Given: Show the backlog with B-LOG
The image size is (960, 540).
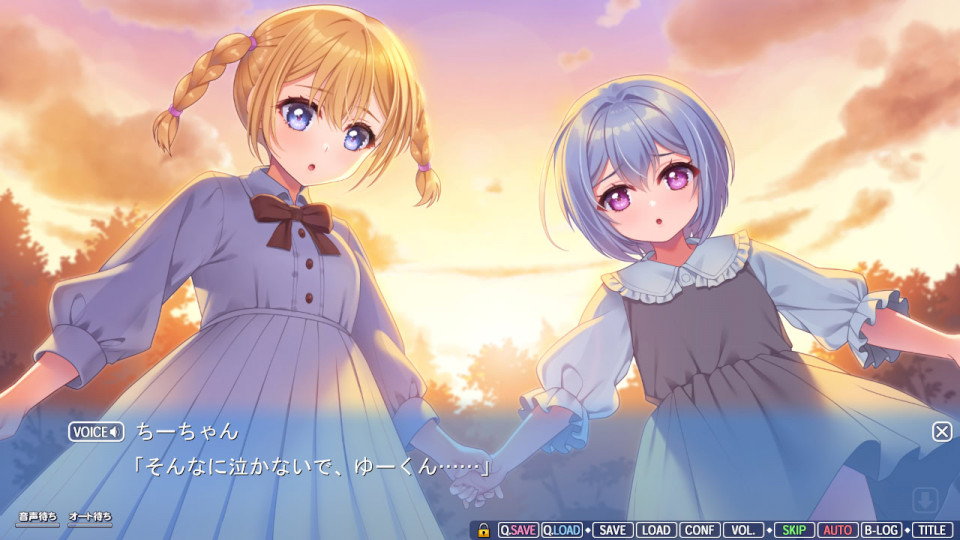Looking at the screenshot, I should [x=882, y=530].
